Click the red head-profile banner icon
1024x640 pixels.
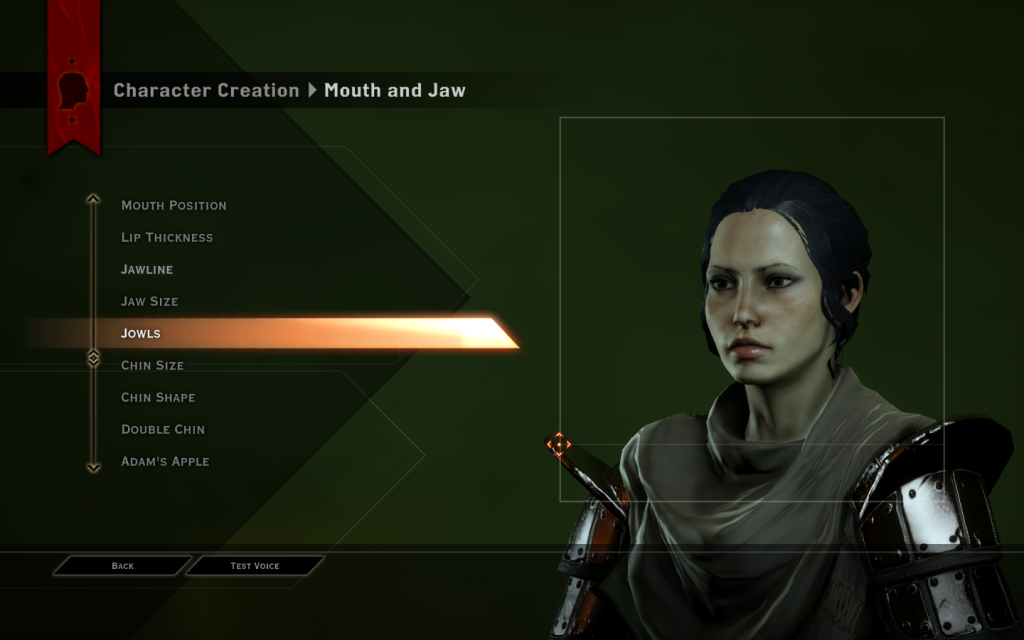tap(73, 90)
